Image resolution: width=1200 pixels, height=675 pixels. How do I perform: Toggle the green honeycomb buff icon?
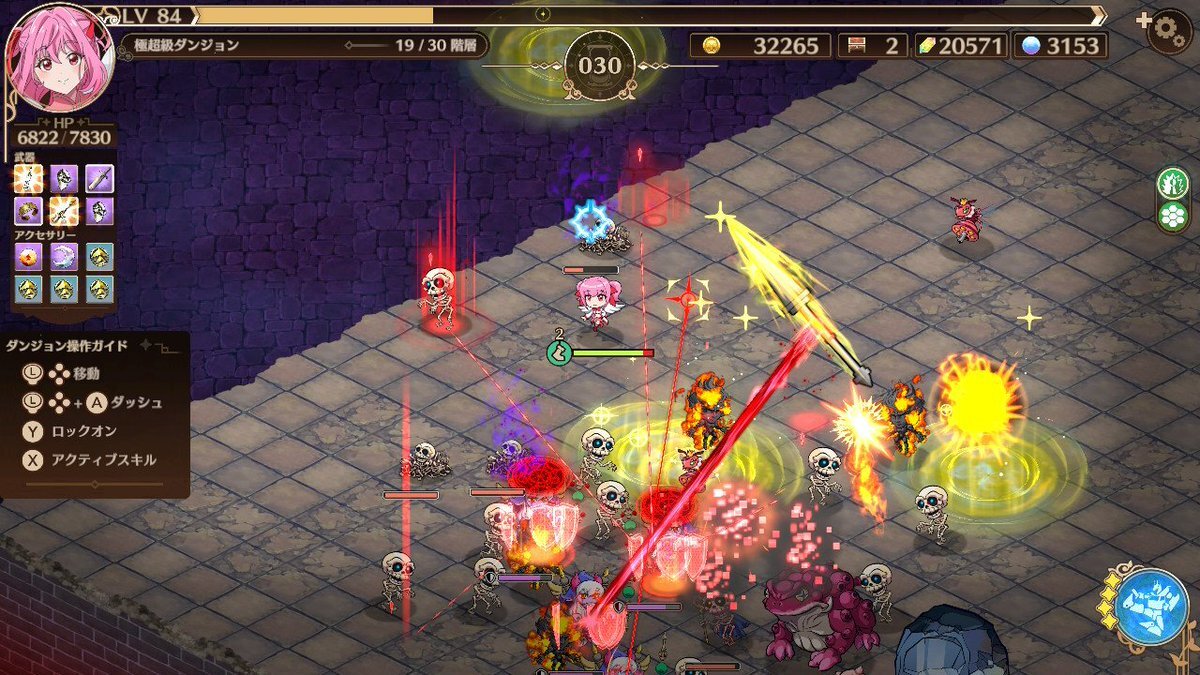[x=1171, y=216]
